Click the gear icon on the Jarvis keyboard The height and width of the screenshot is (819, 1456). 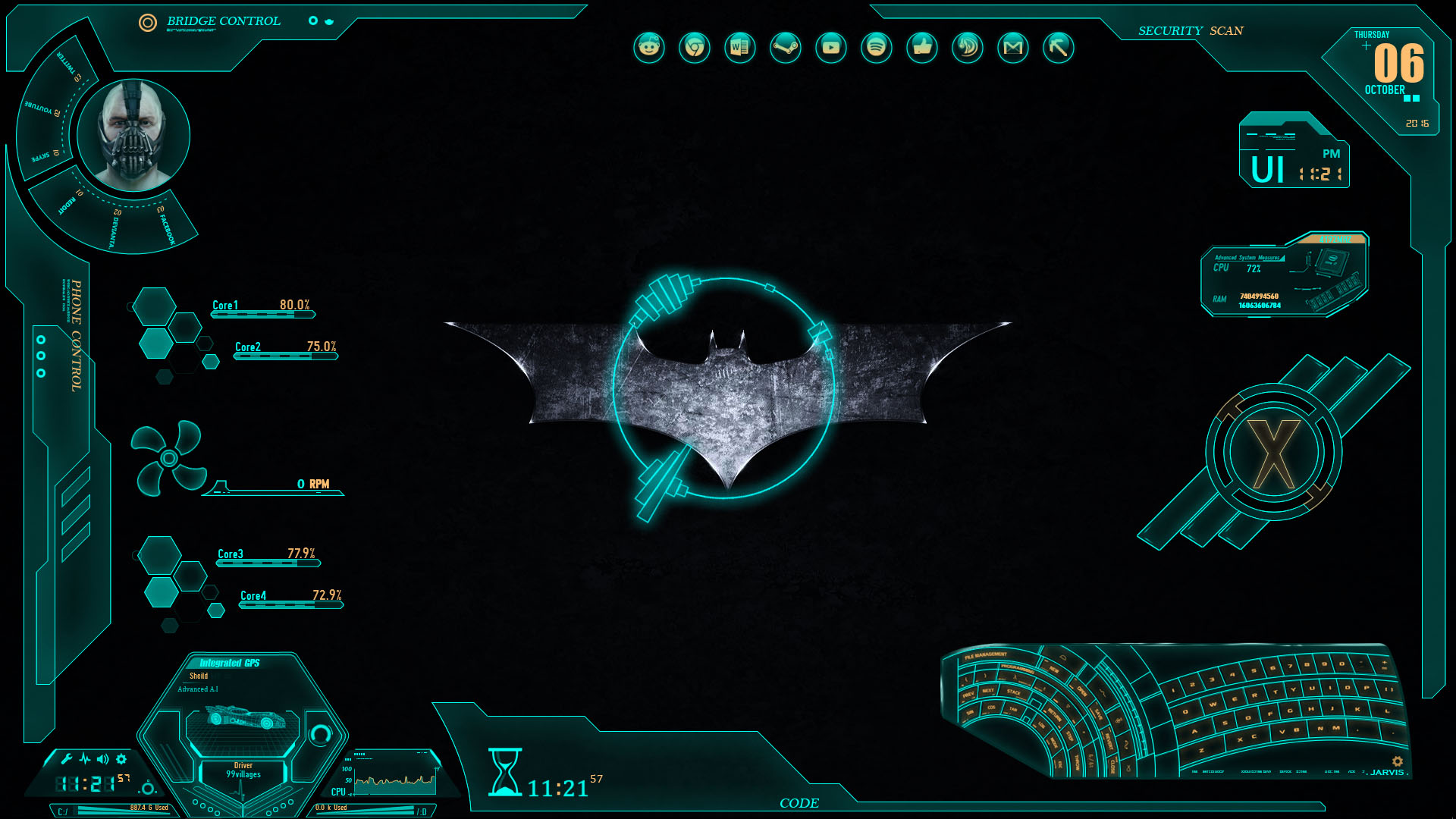tap(1397, 761)
